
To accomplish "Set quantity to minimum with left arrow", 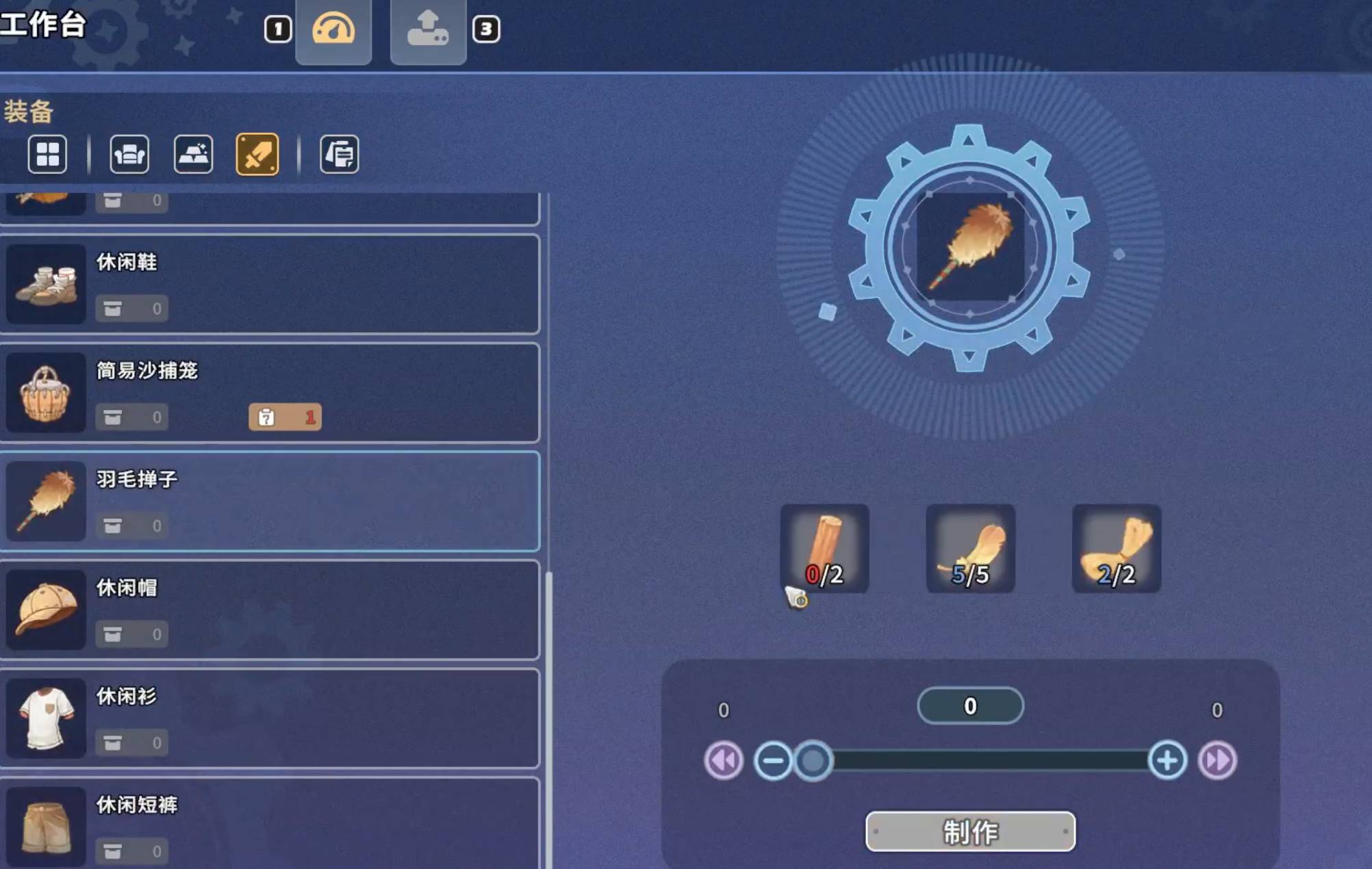I will [x=724, y=760].
